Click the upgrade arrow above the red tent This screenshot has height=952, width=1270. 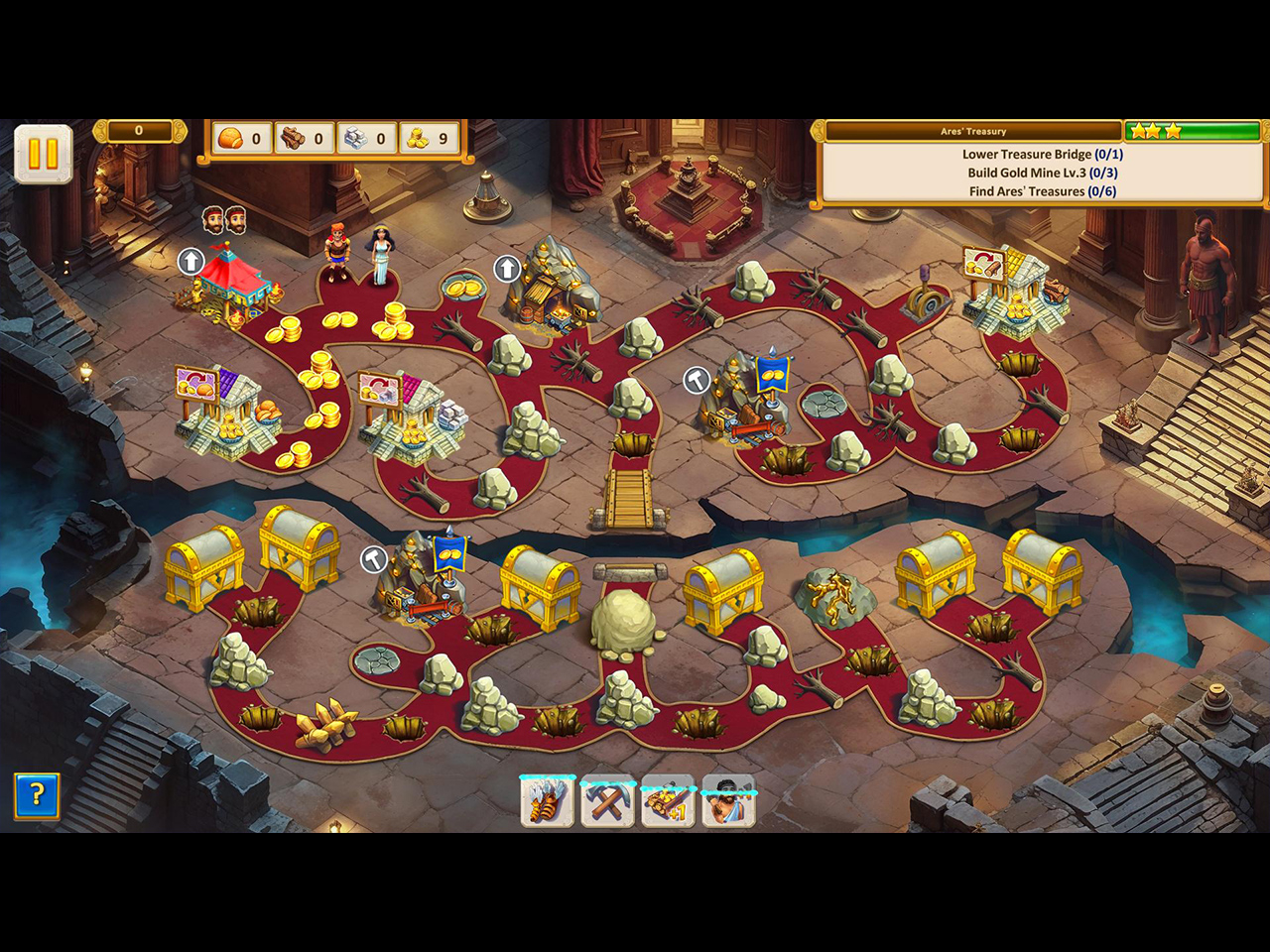pos(190,262)
